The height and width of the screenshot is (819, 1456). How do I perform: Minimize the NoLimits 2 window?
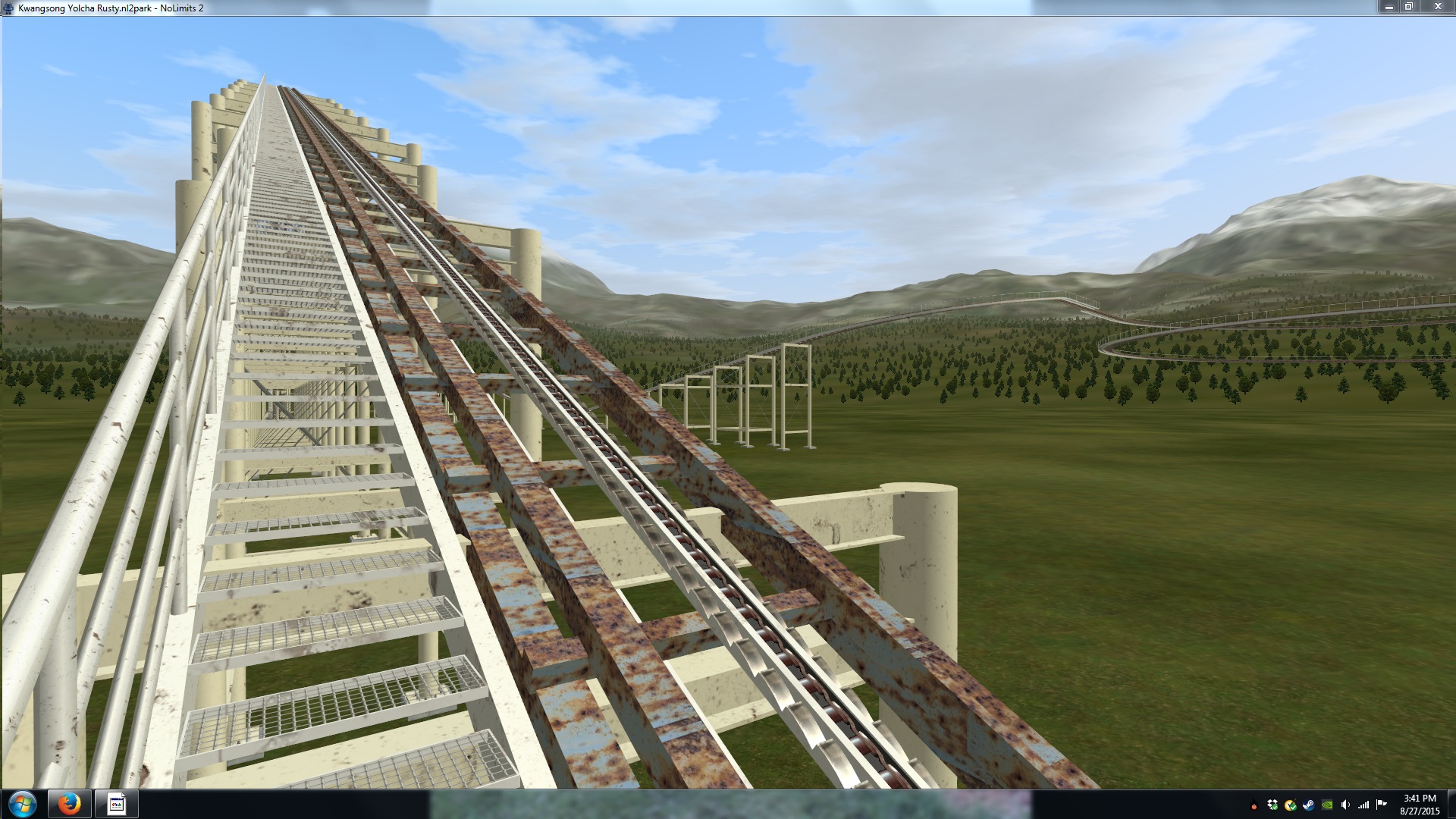[x=1389, y=7]
